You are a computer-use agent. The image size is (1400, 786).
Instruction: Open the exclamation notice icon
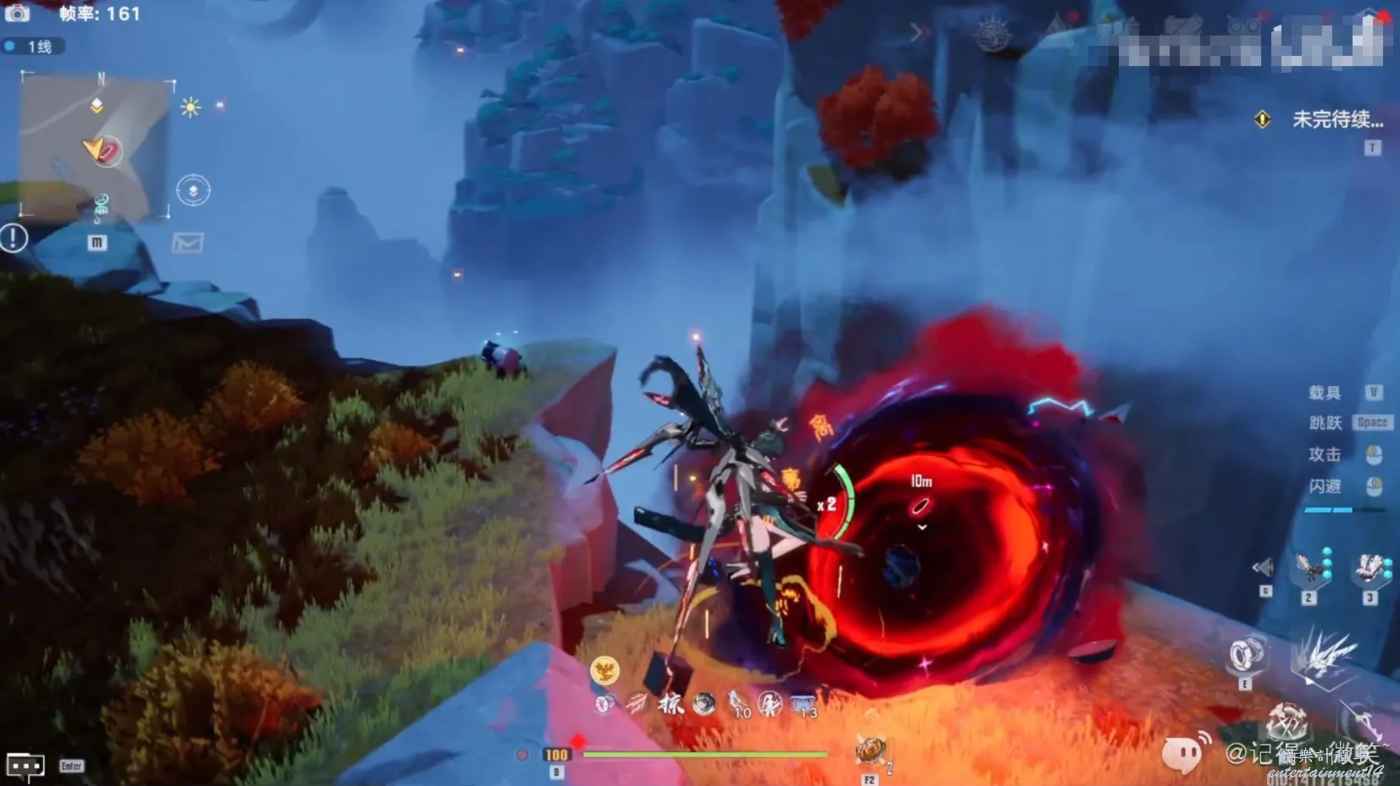click(x=14, y=238)
